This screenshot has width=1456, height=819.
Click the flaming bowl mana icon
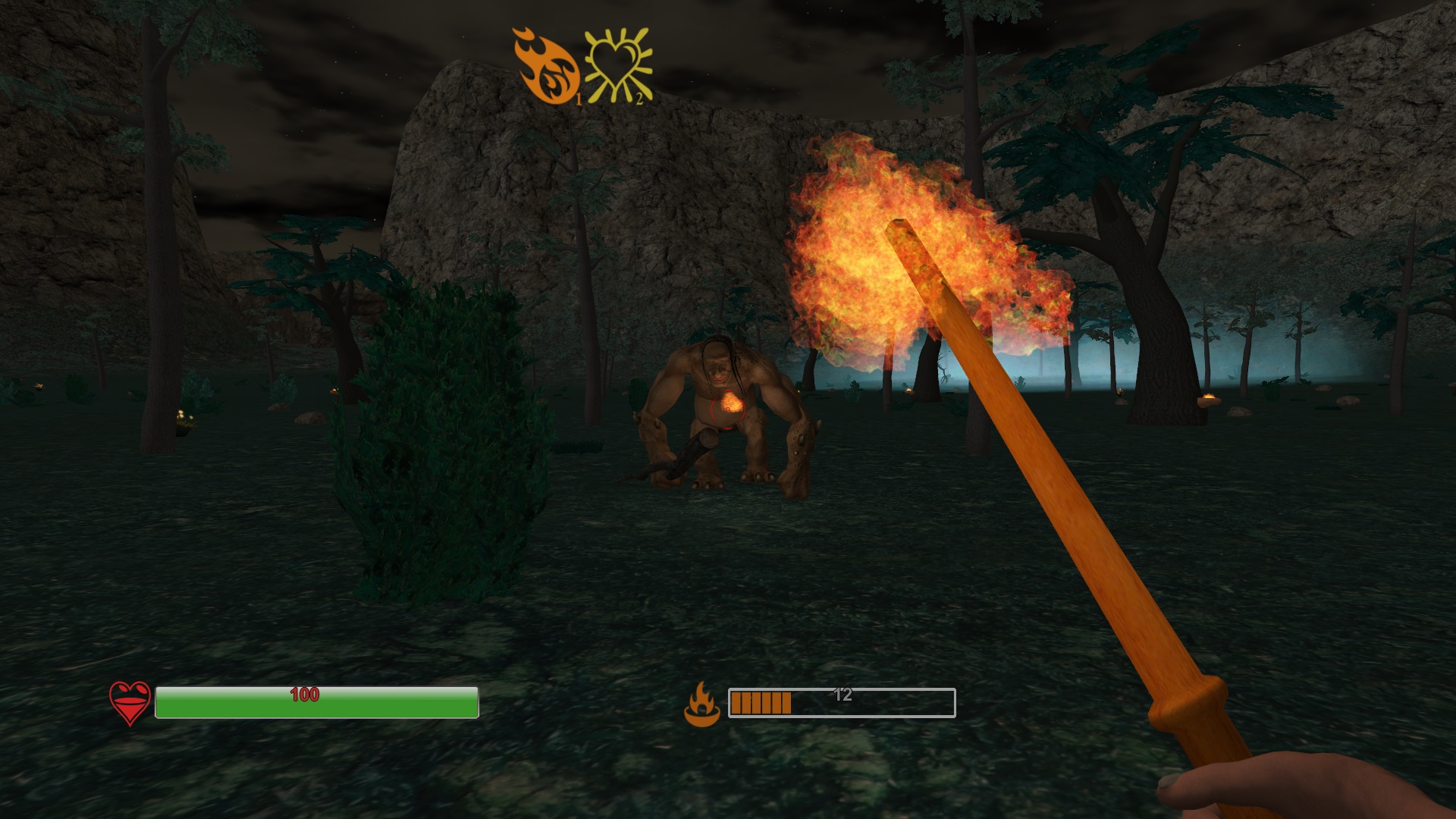[x=701, y=704]
